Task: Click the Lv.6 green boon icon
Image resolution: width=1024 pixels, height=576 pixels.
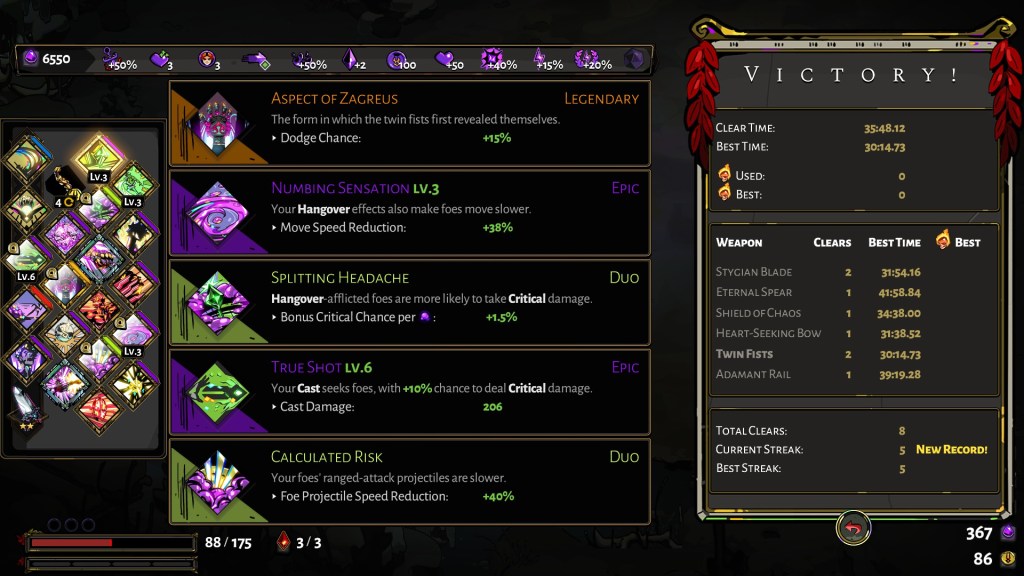Action: pyautogui.click(x=27, y=257)
